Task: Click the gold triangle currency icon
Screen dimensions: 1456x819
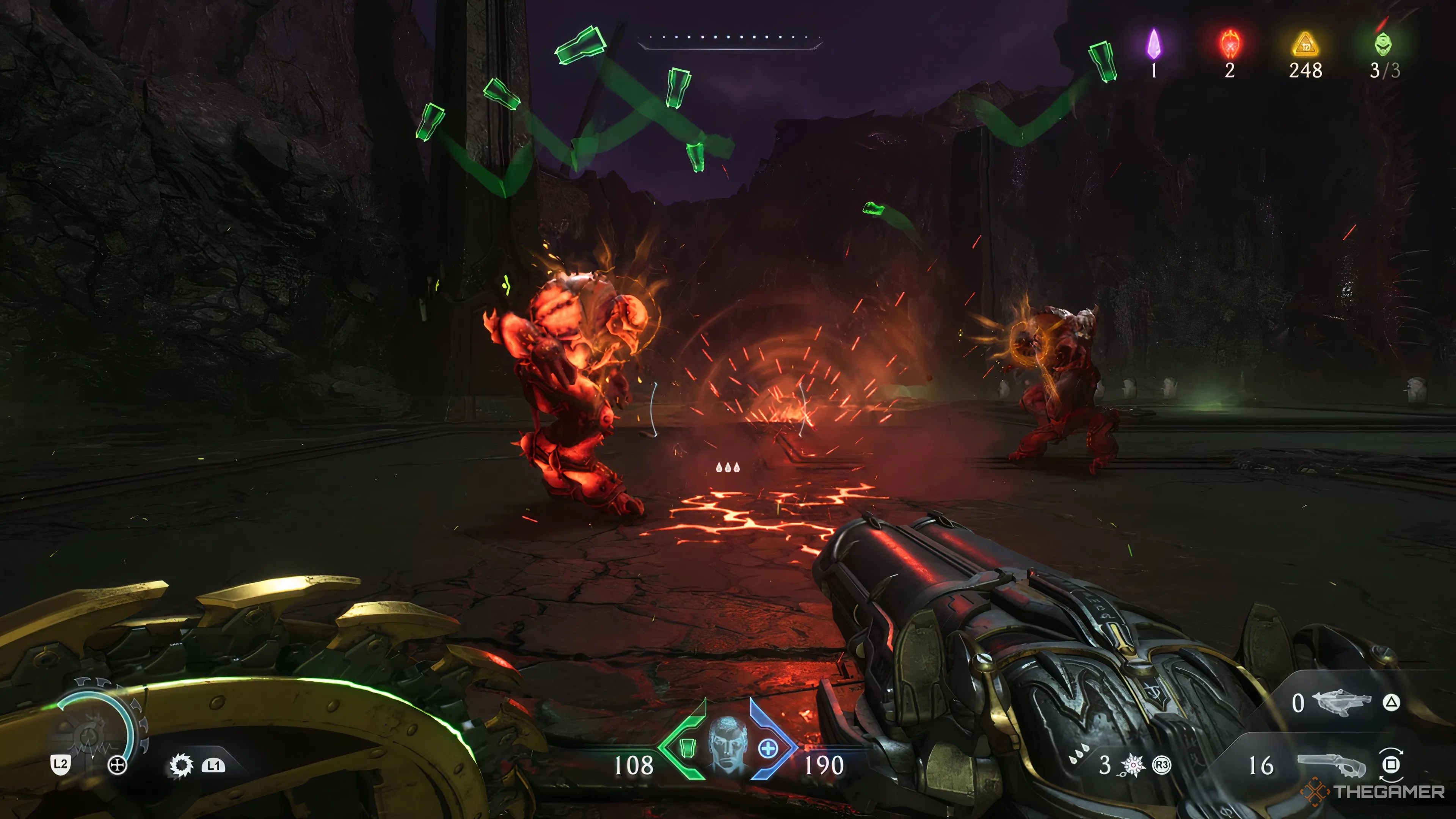Action: [1305, 44]
